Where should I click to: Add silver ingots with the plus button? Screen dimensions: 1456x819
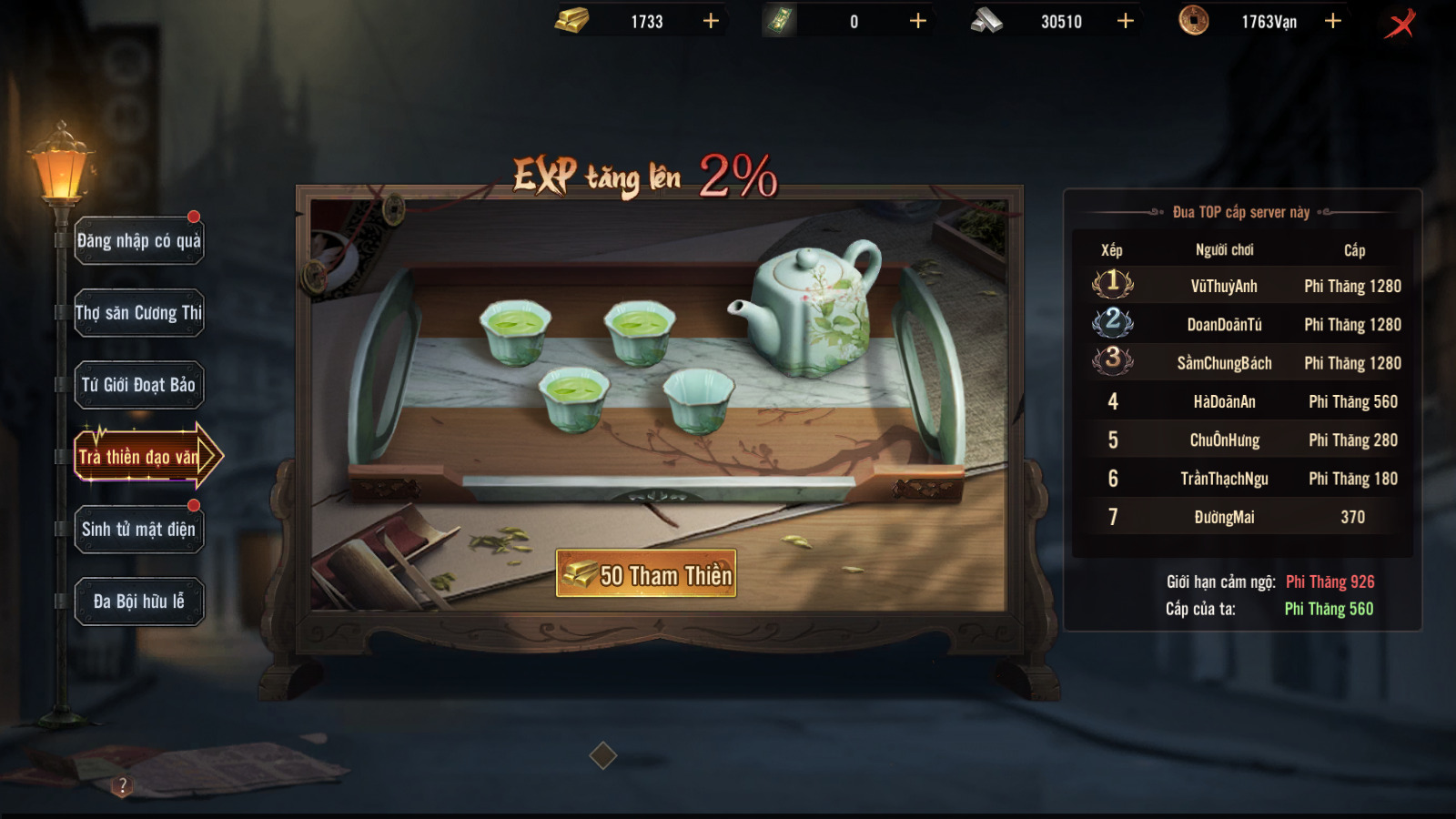pos(1126,21)
